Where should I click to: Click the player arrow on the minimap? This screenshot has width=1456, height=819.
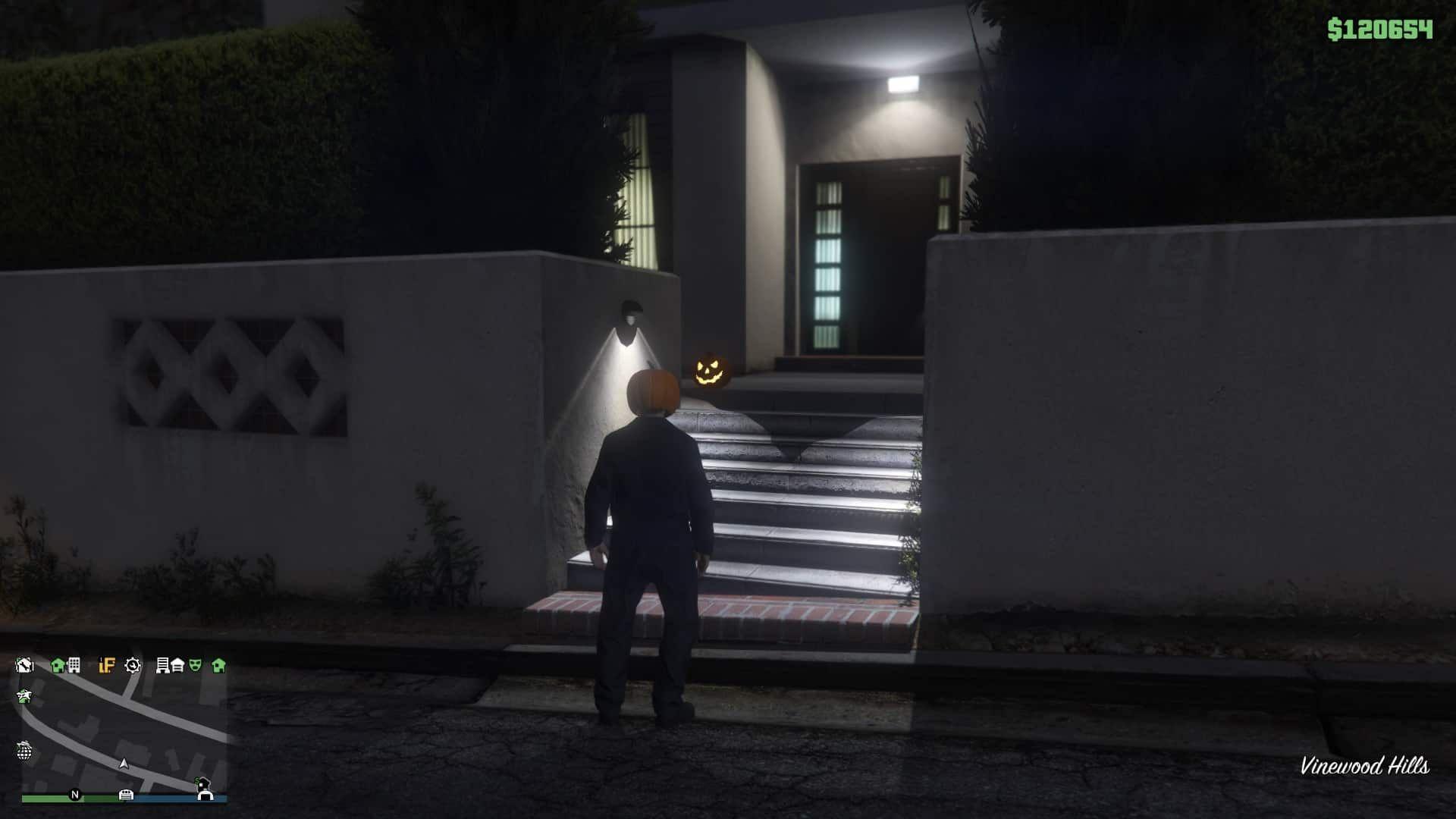124,764
